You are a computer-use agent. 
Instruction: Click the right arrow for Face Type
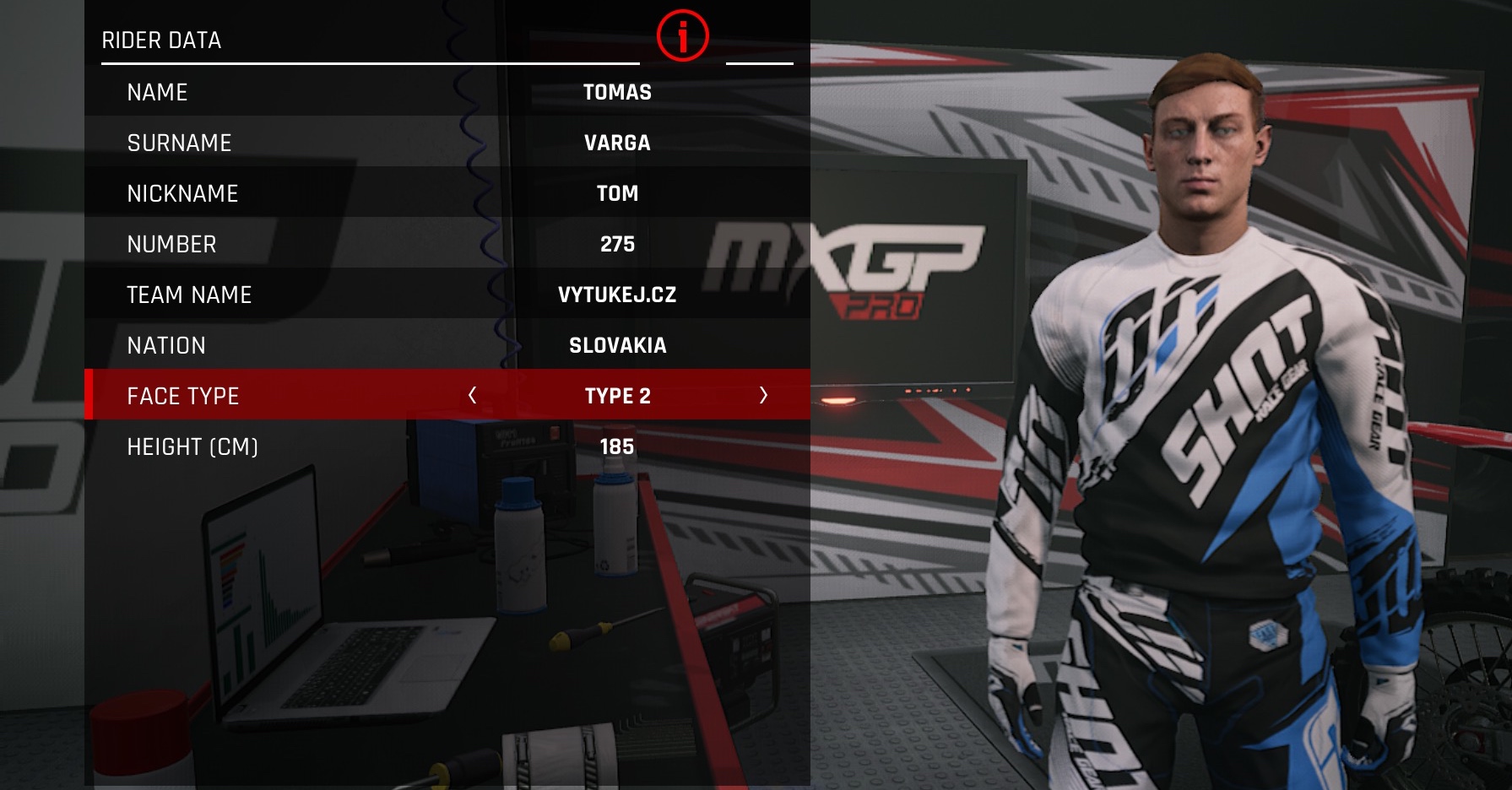coord(763,395)
